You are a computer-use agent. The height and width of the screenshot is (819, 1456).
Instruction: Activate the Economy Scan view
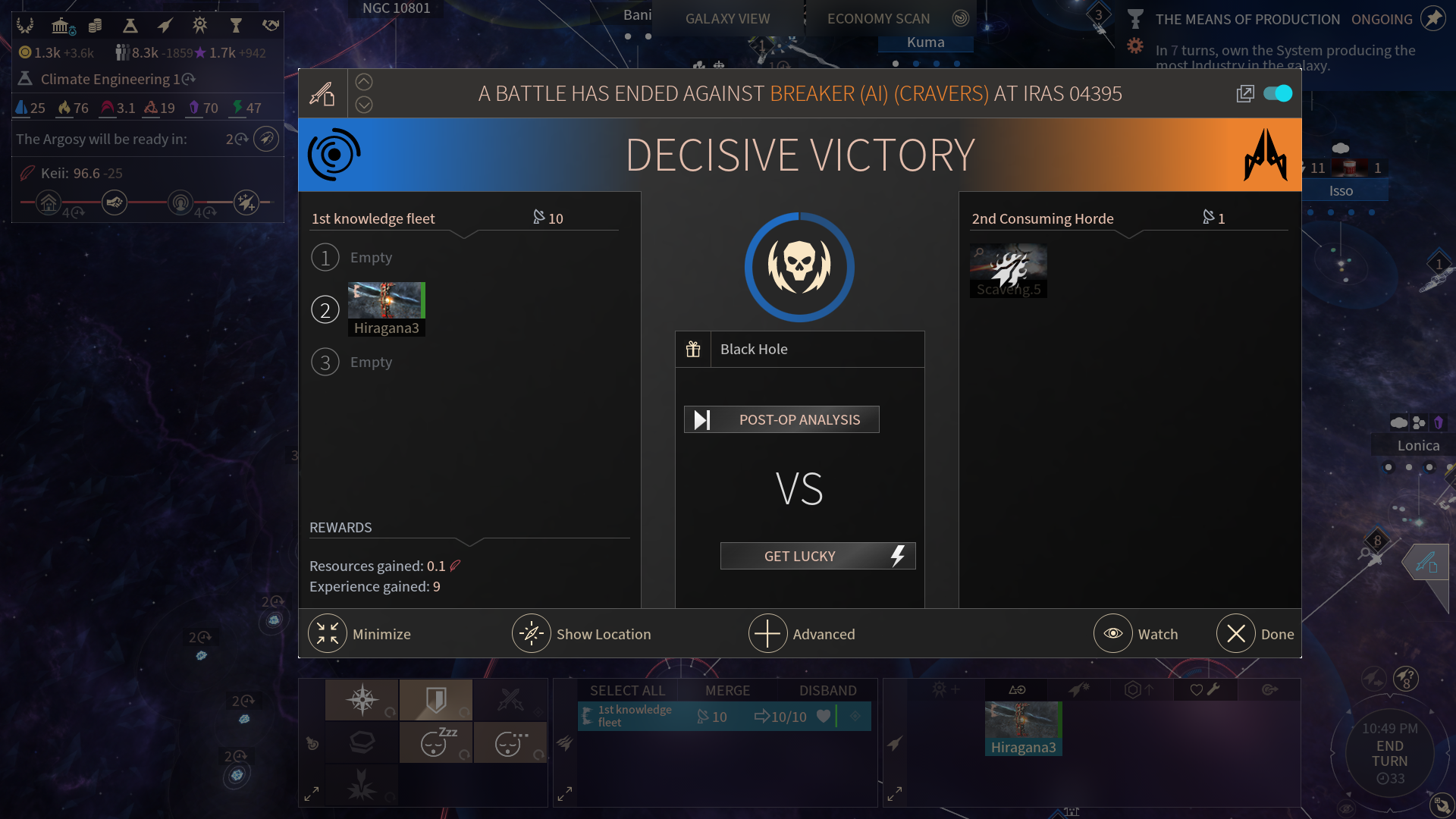tap(878, 19)
